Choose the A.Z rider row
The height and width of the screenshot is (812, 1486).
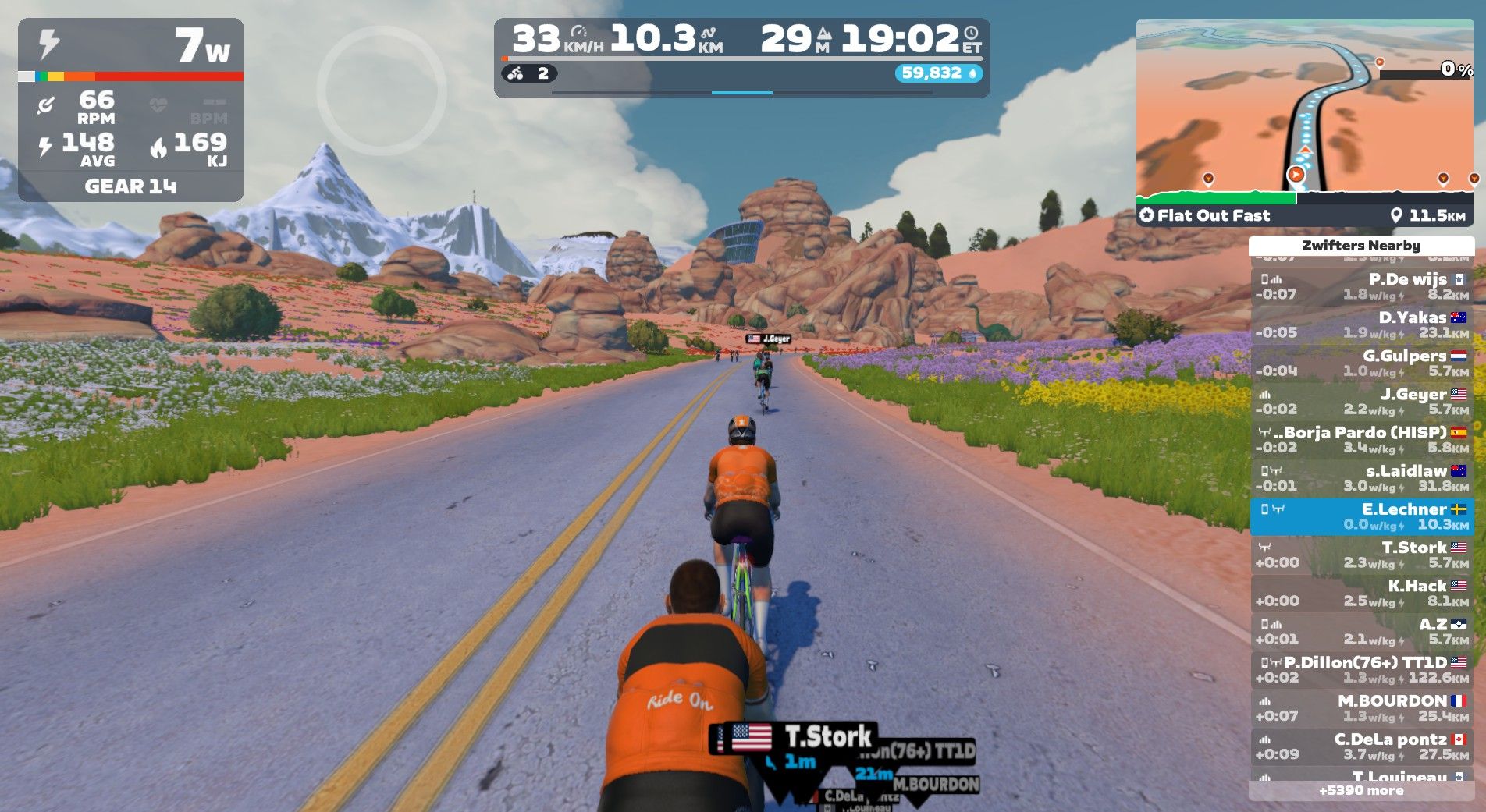[1362, 631]
